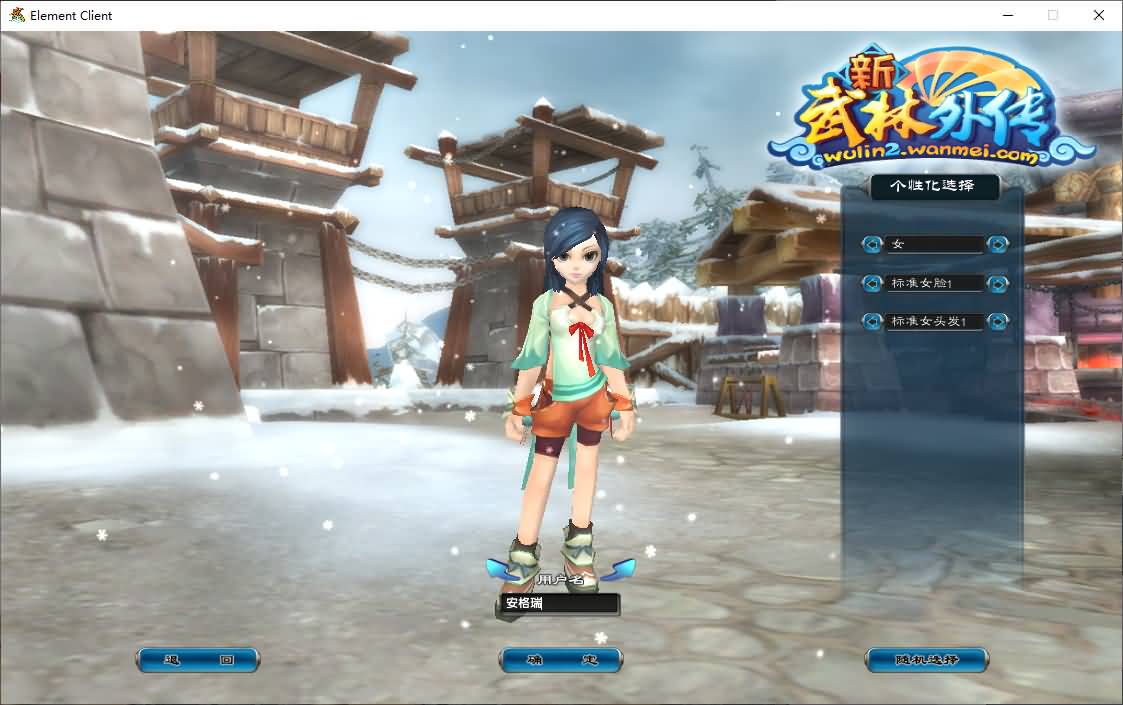Choose 随机选择 random selection button

(x=926, y=660)
